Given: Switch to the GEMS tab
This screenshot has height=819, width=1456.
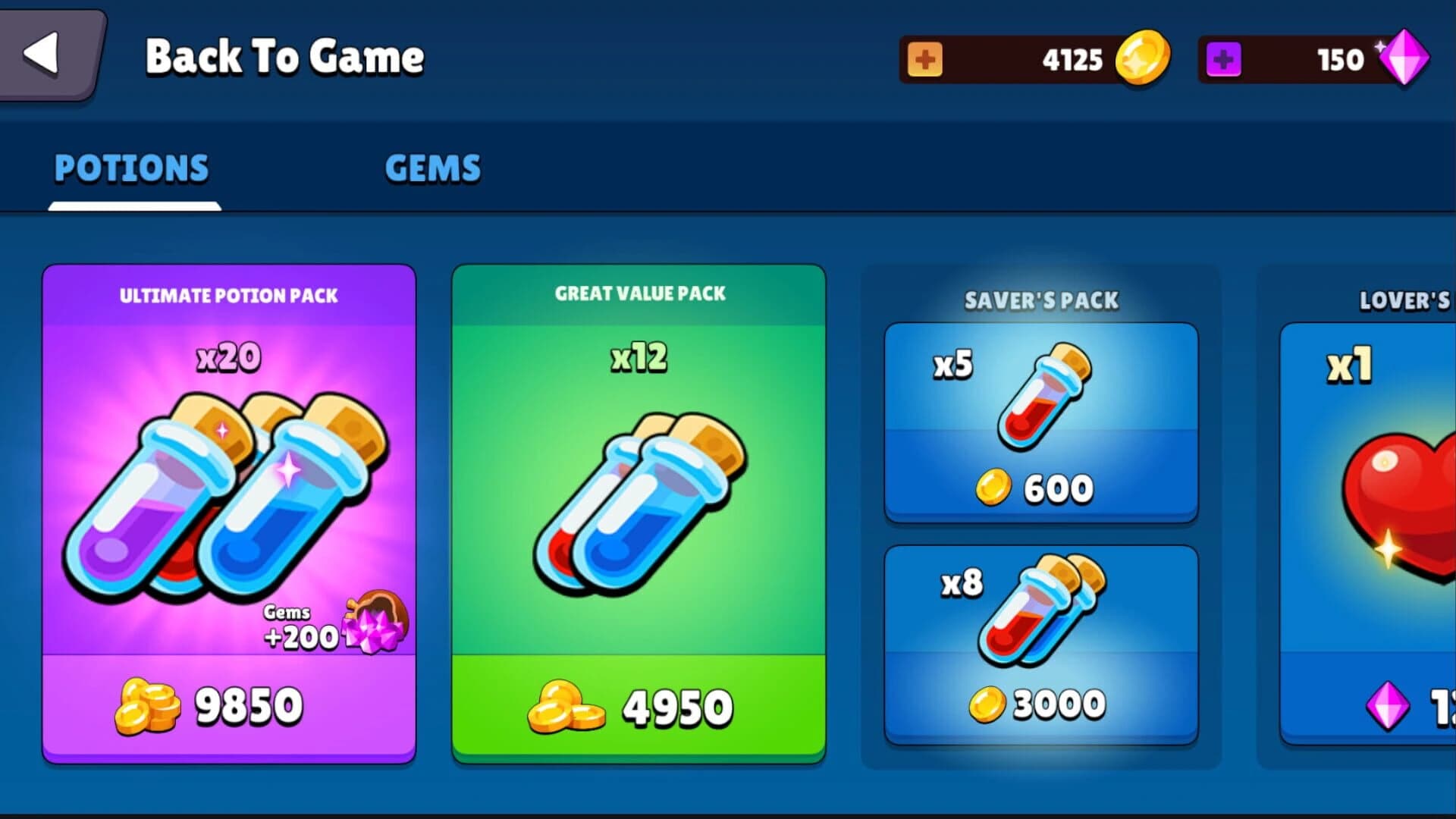Looking at the screenshot, I should point(432,168).
